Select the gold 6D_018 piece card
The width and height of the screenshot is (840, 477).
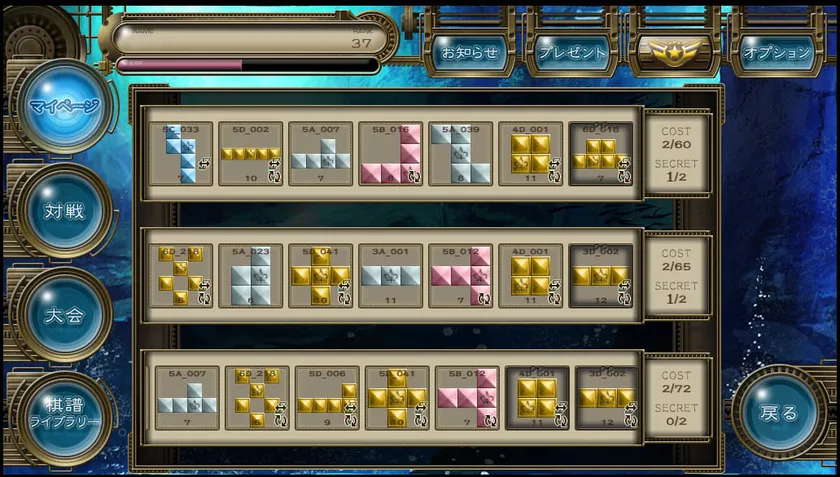click(601, 153)
